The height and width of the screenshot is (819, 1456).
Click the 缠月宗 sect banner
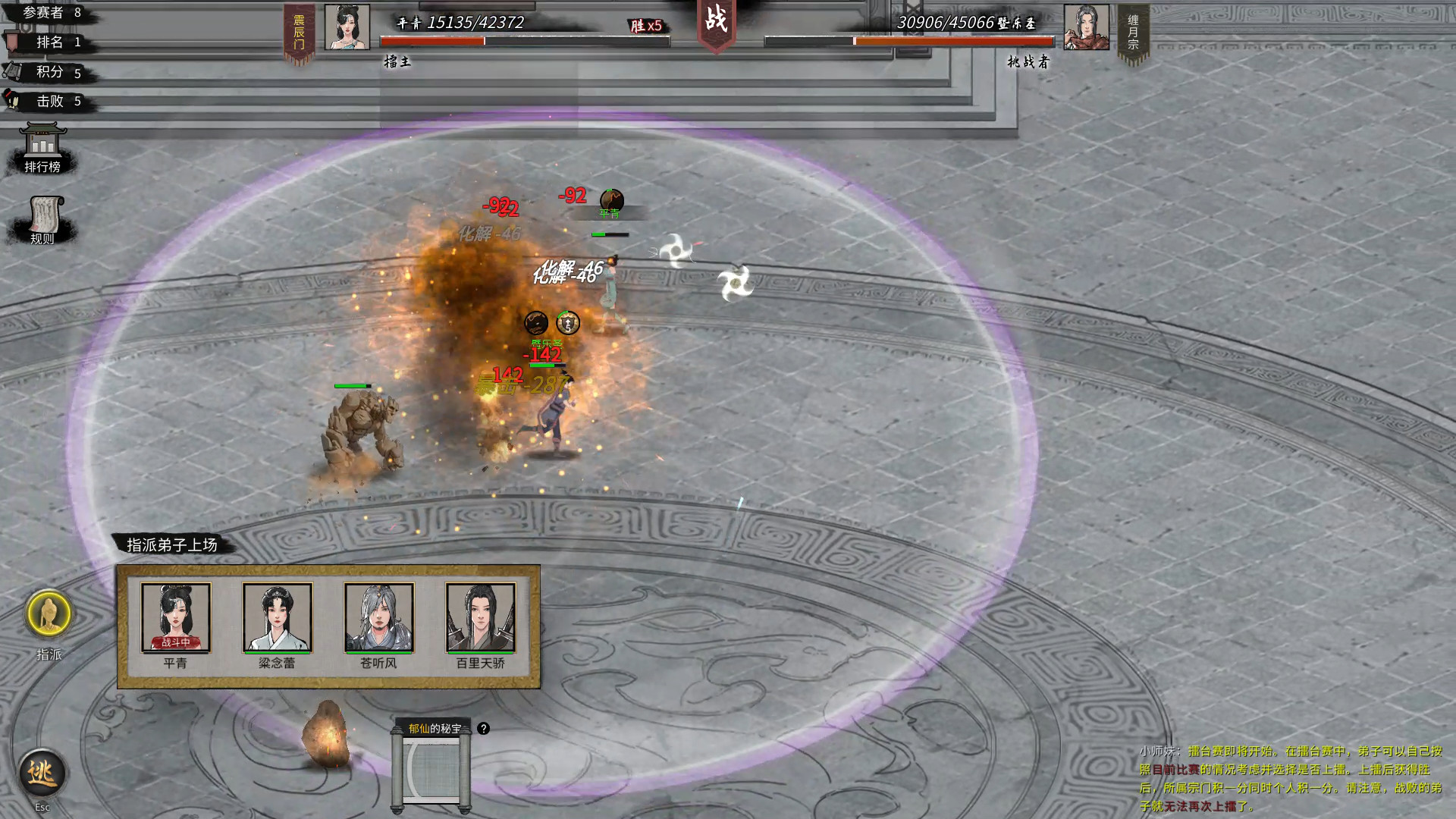tap(1133, 33)
